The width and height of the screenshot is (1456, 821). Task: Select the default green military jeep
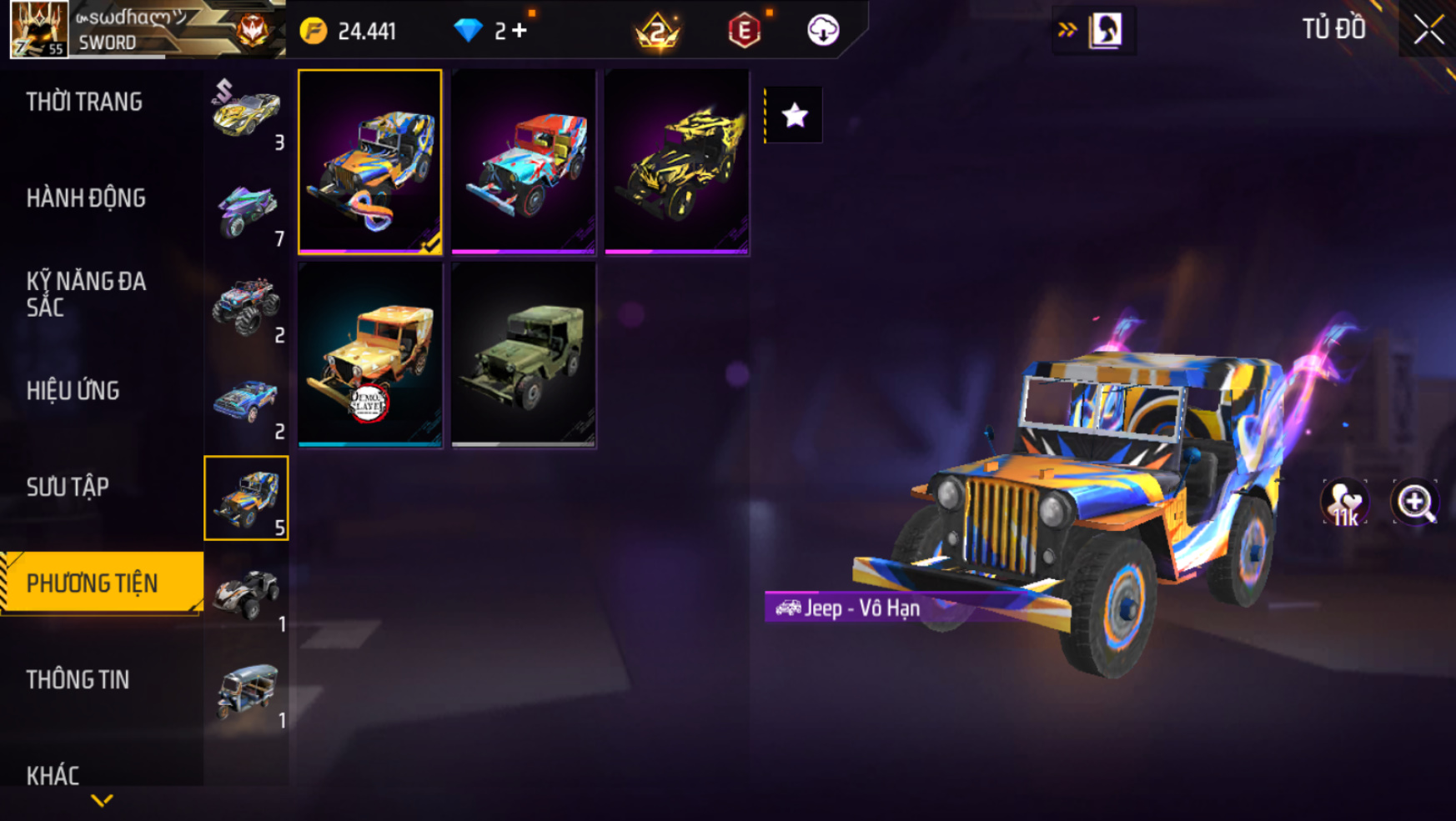[524, 355]
